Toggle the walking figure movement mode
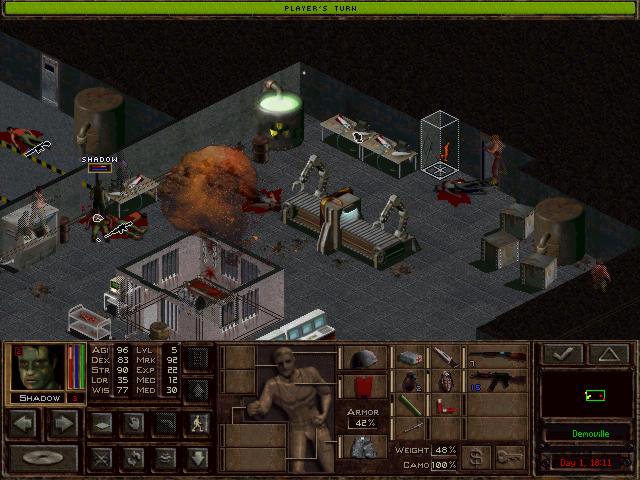Image resolution: width=640 pixels, height=480 pixels. point(198,422)
